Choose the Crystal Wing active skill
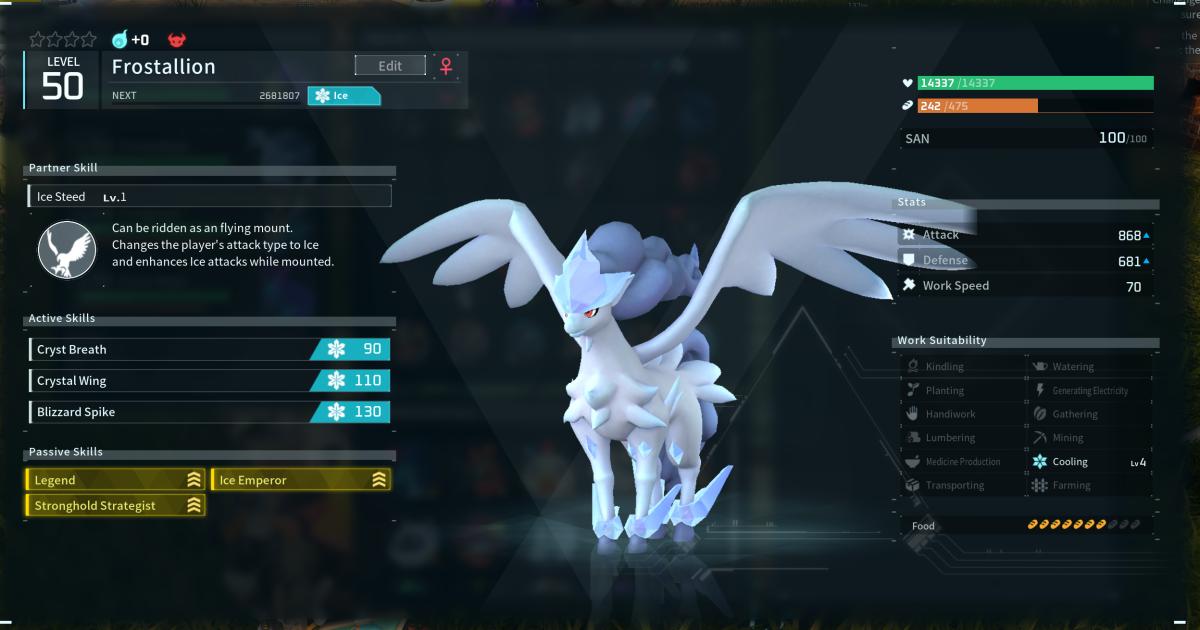The image size is (1200, 630). pyautogui.click(x=210, y=381)
